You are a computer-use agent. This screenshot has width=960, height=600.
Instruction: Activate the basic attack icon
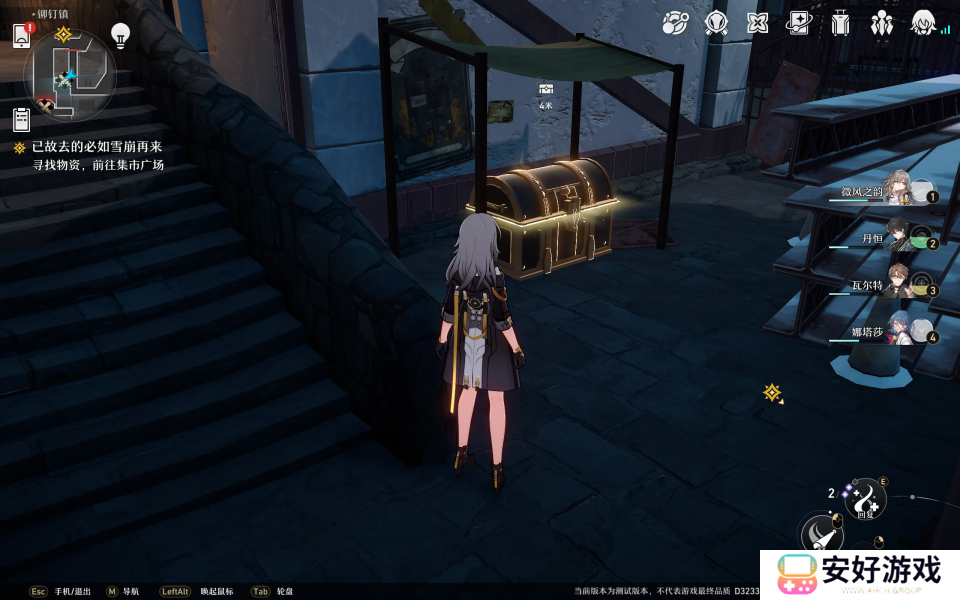pos(822,535)
